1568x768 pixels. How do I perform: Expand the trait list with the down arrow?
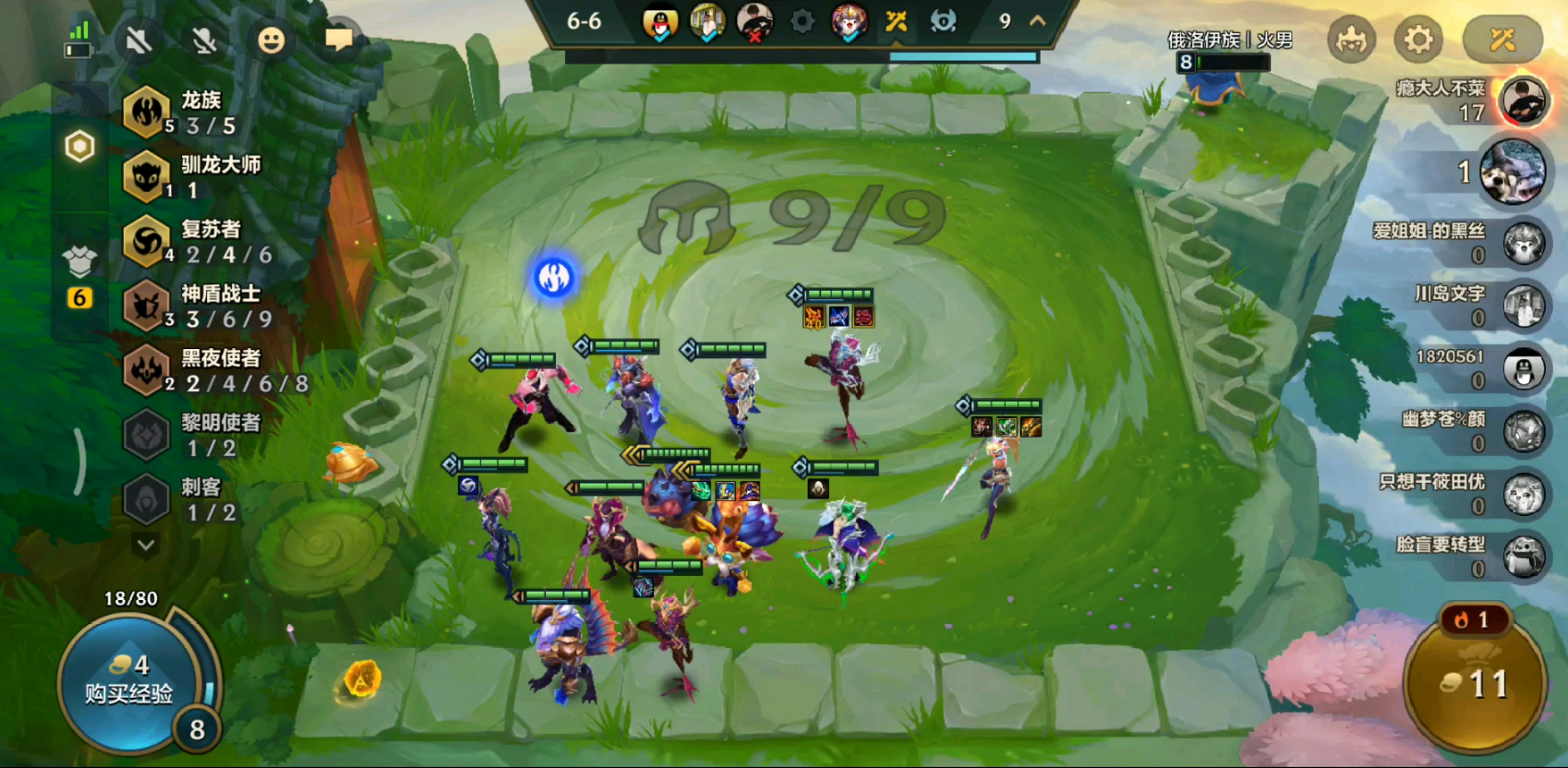(x=145, y=545)
